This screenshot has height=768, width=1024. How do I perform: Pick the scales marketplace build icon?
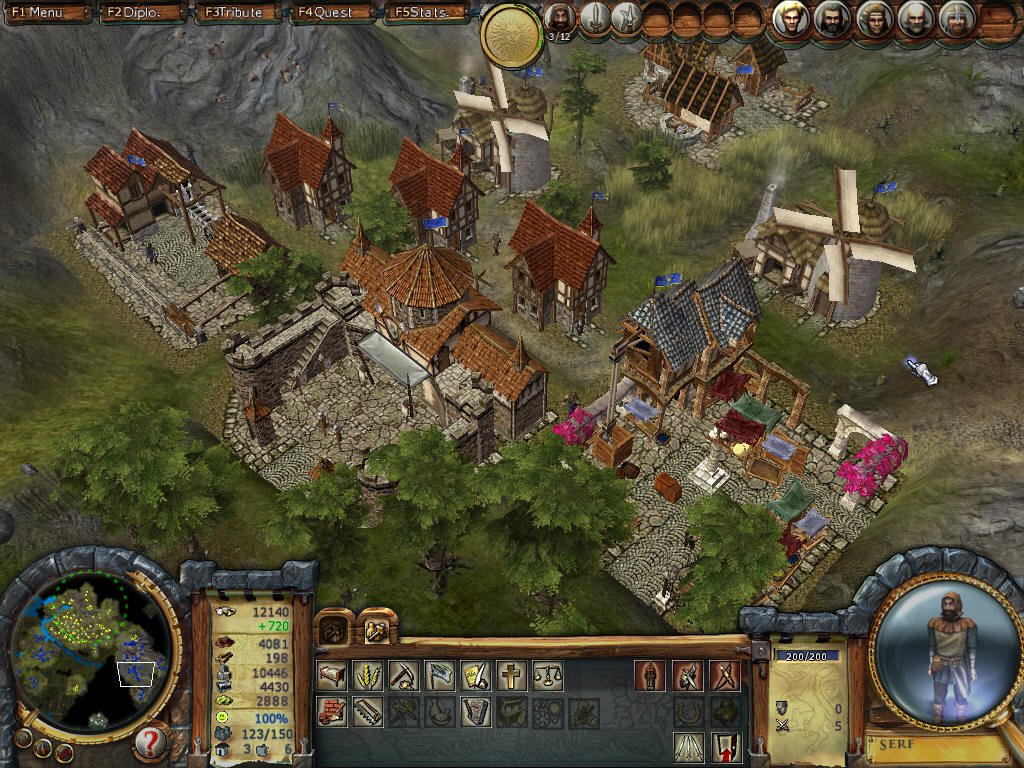click(x=547, y=676)
